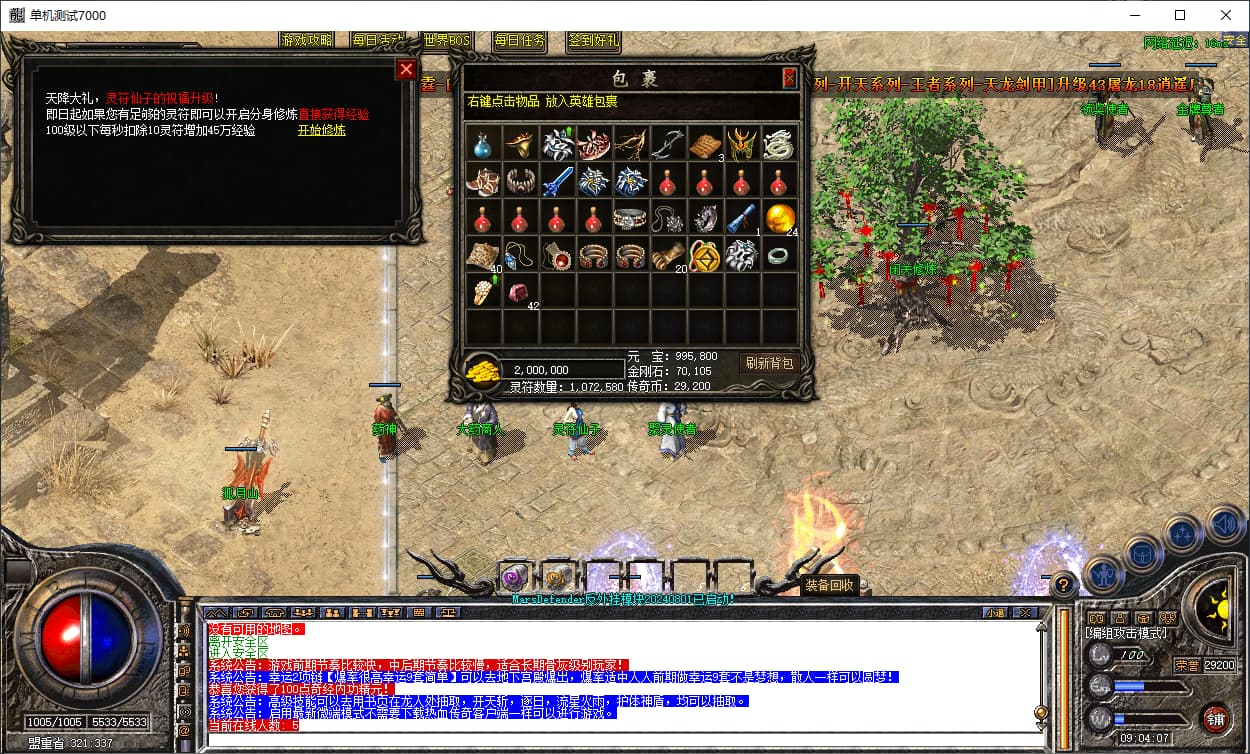Viewport: 1250px width, 754px height.
Task: Open the round 铺 shop button
Action: [1215, 718]
